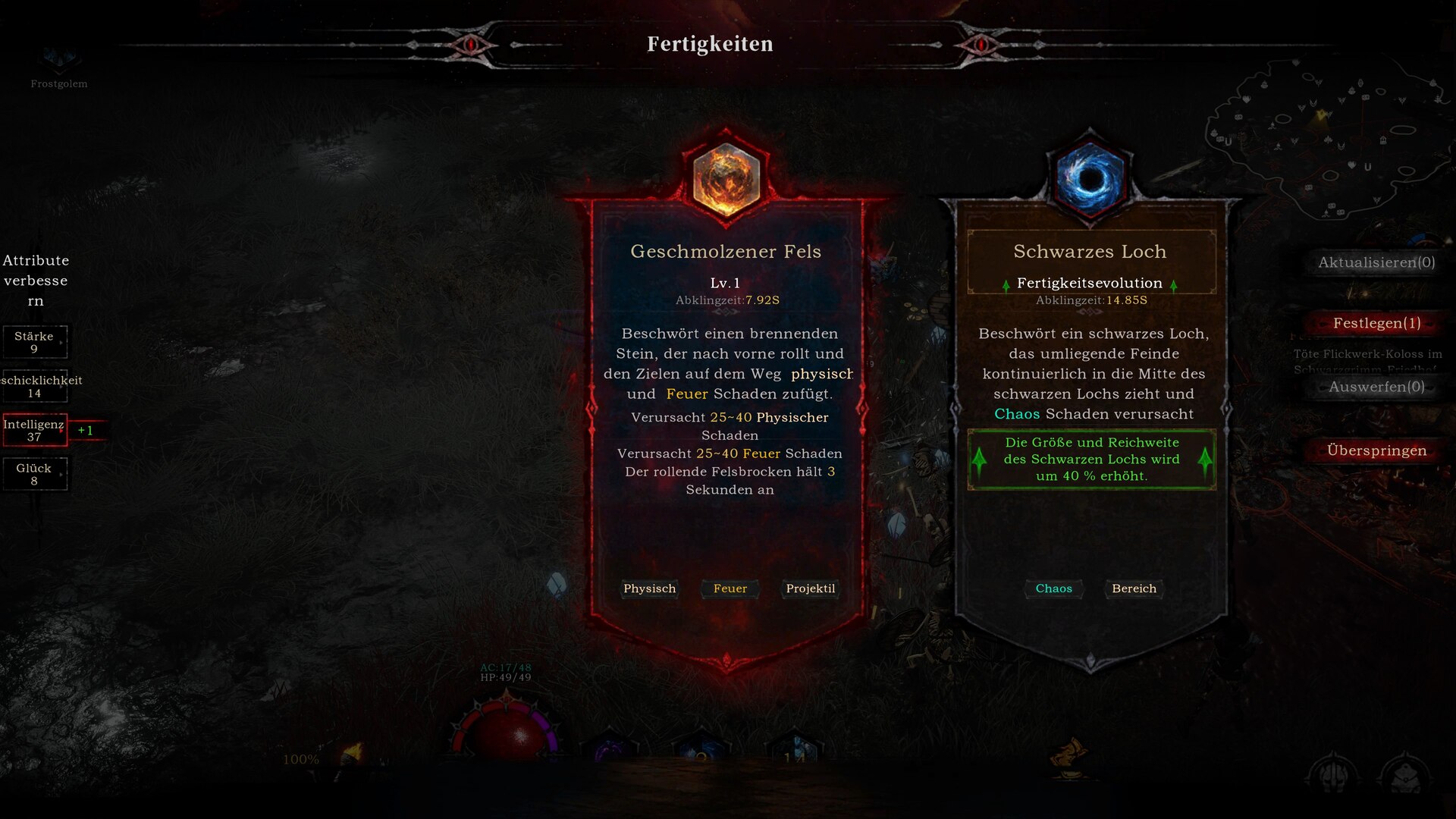Click the Auswerfen(0) button
The height and width of the screenshot is (819, 1456).
tap(1376, 387)
